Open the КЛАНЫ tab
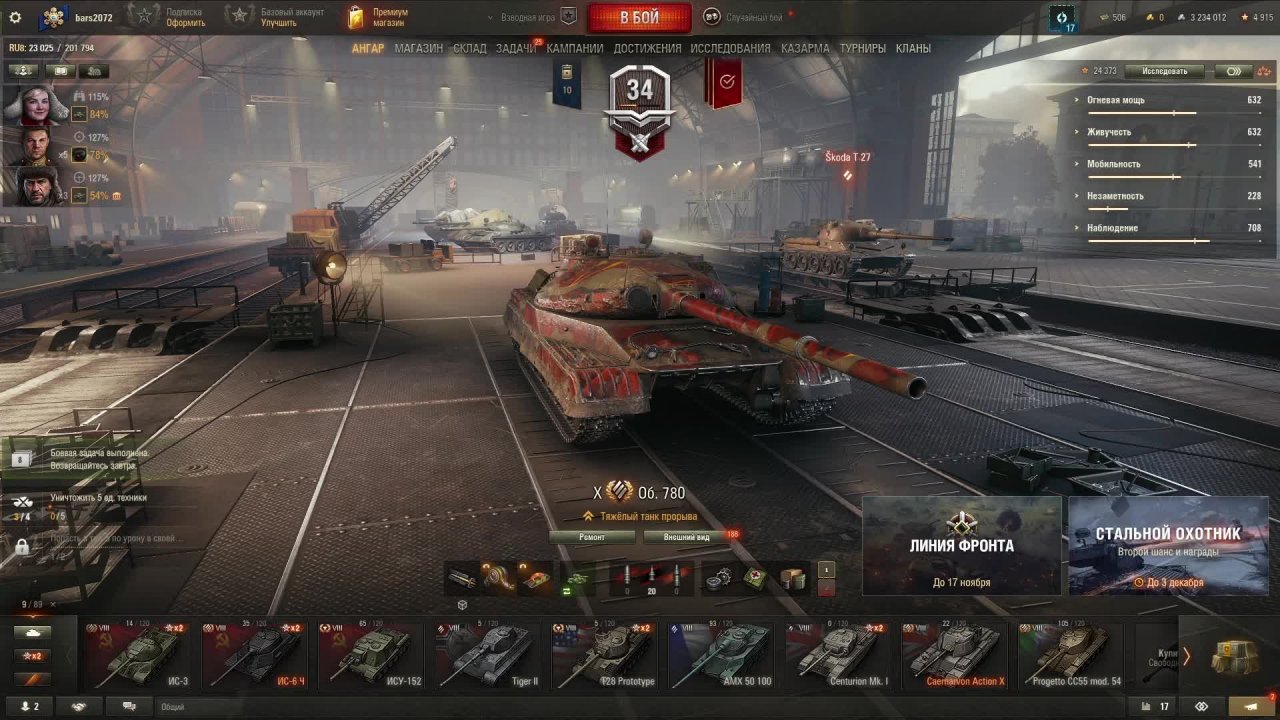Screen dimensions: 1280x720 913,48
